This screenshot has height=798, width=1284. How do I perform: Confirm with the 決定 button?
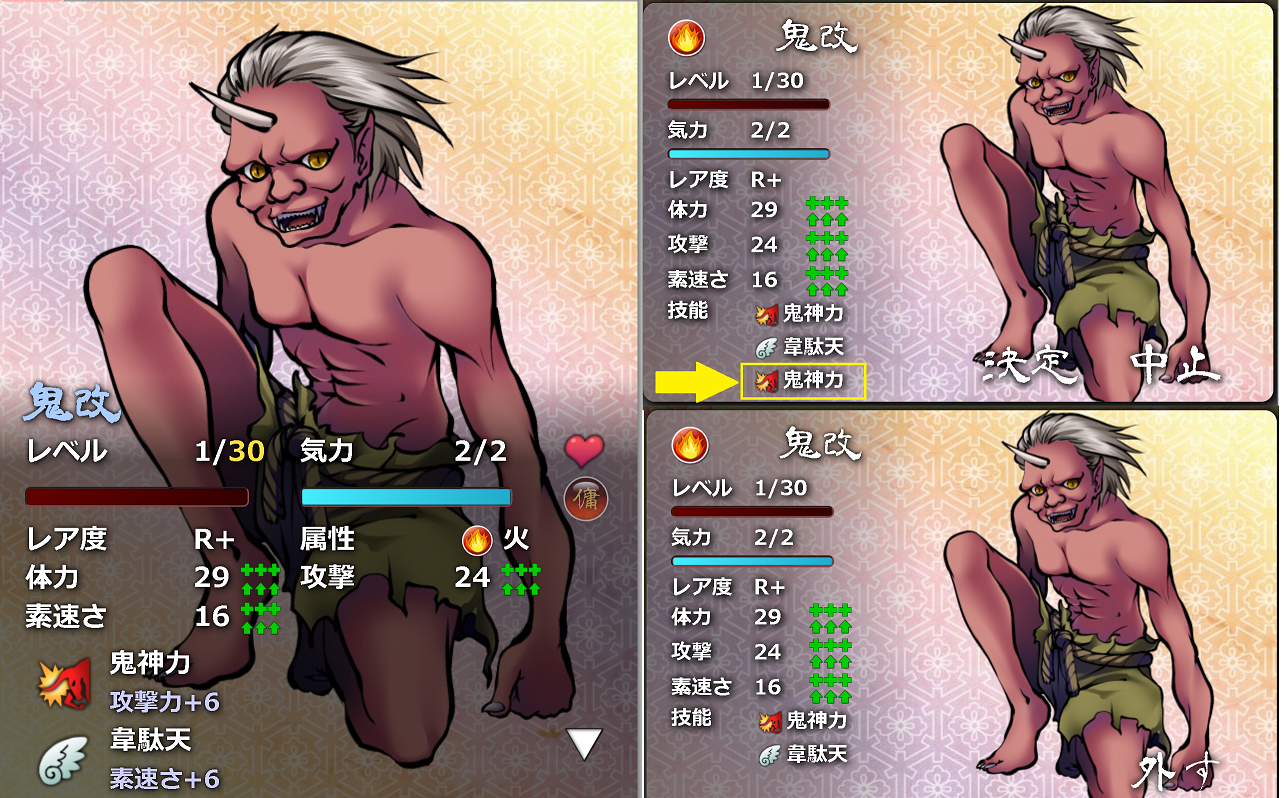pyautogui.click(x=1025, y=367)
